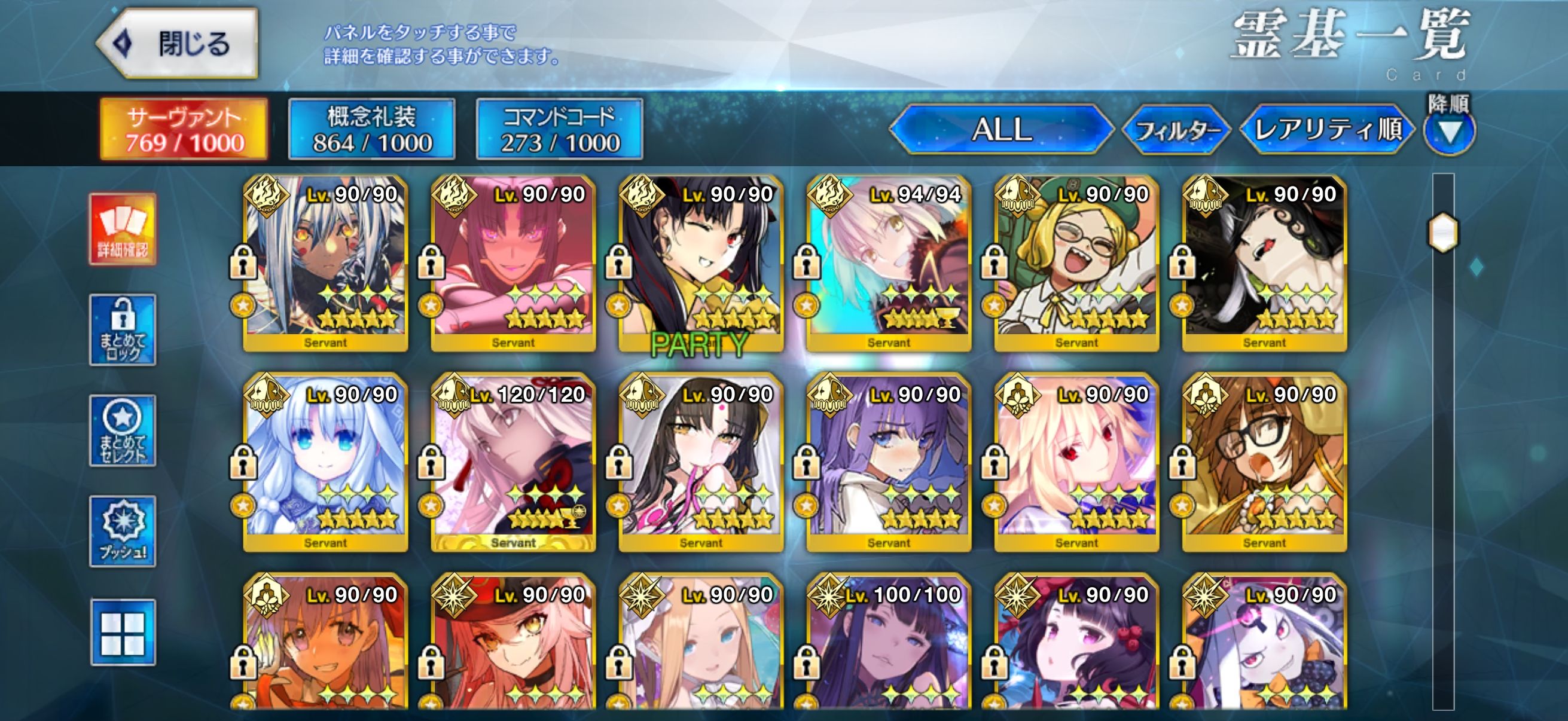Switch grid layout with four-square icon
This screenshot has height=721, width=1568.
123,632
